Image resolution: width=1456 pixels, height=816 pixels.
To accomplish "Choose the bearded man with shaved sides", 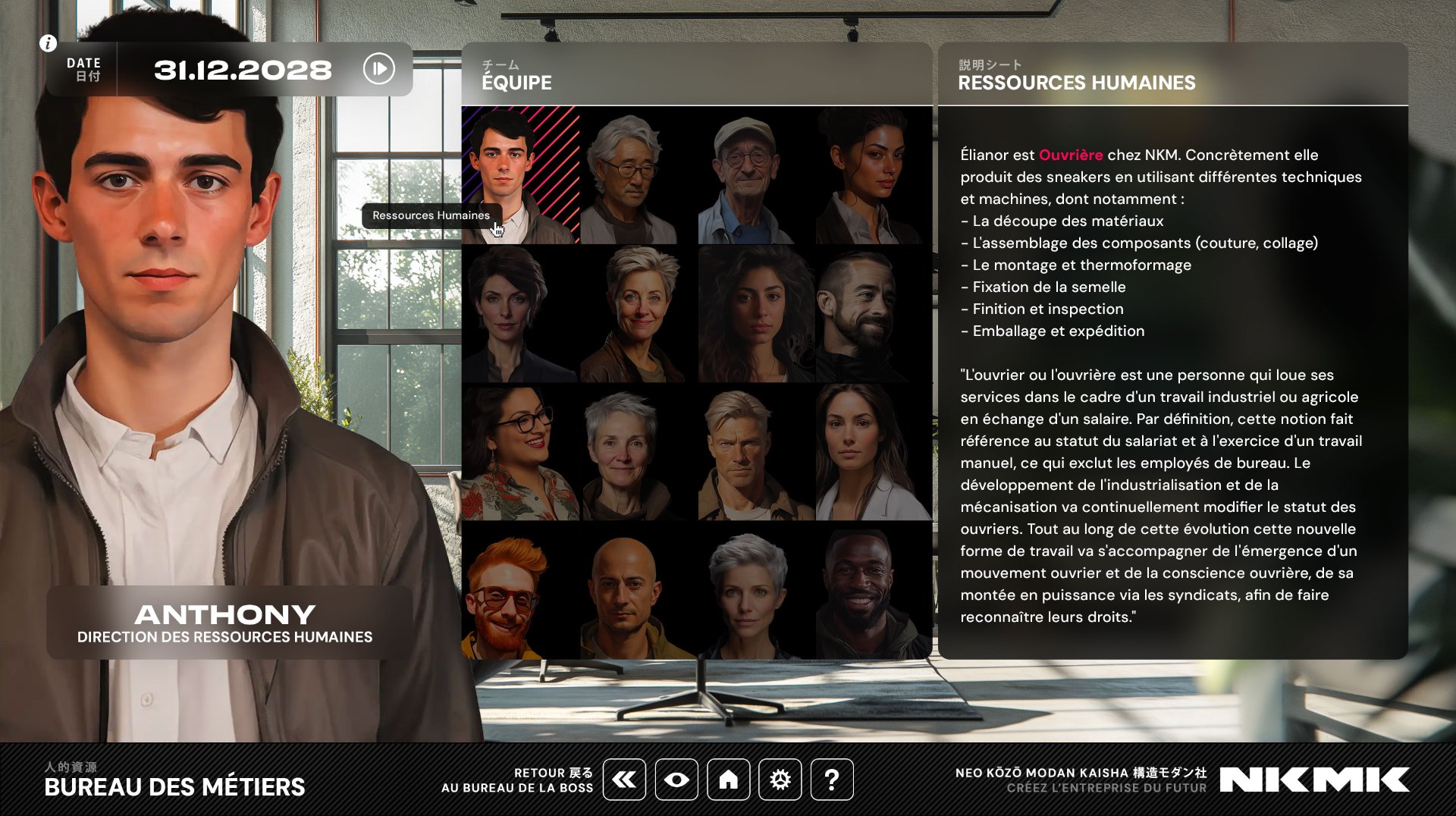I will click(874, 314).
